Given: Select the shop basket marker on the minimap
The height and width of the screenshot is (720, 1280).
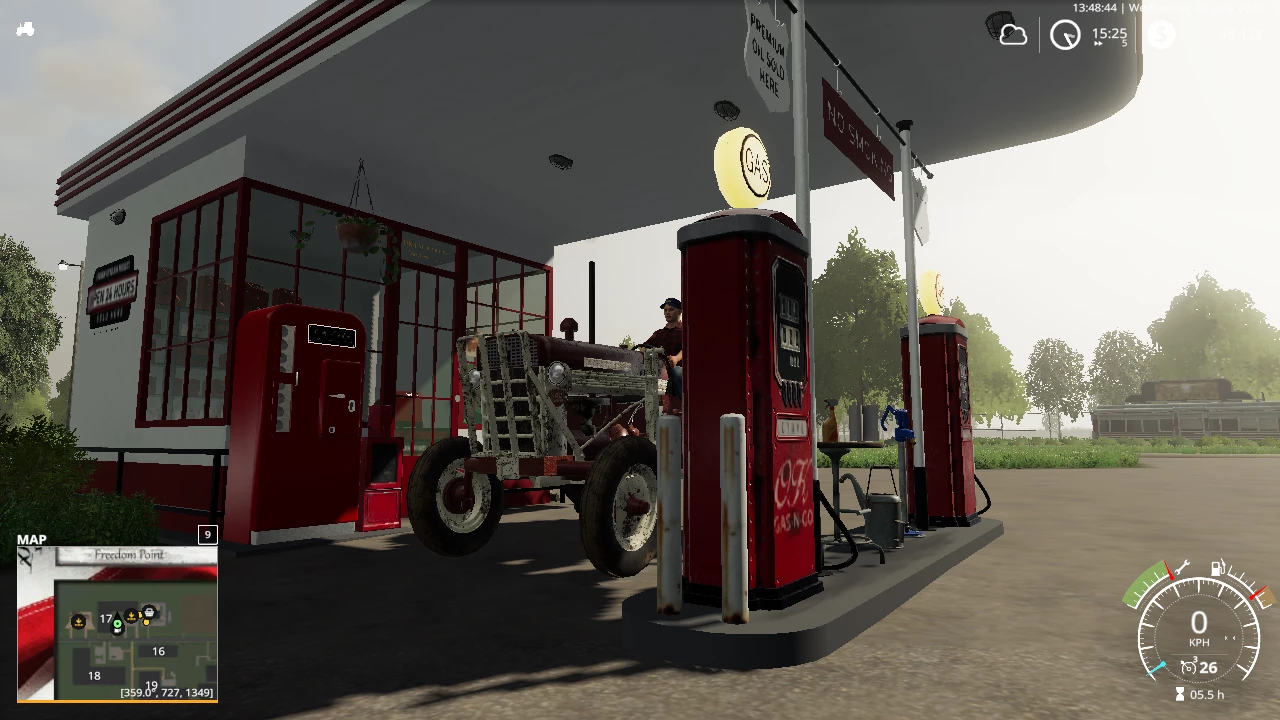Looking at the screenshot, I should [149, 611].
